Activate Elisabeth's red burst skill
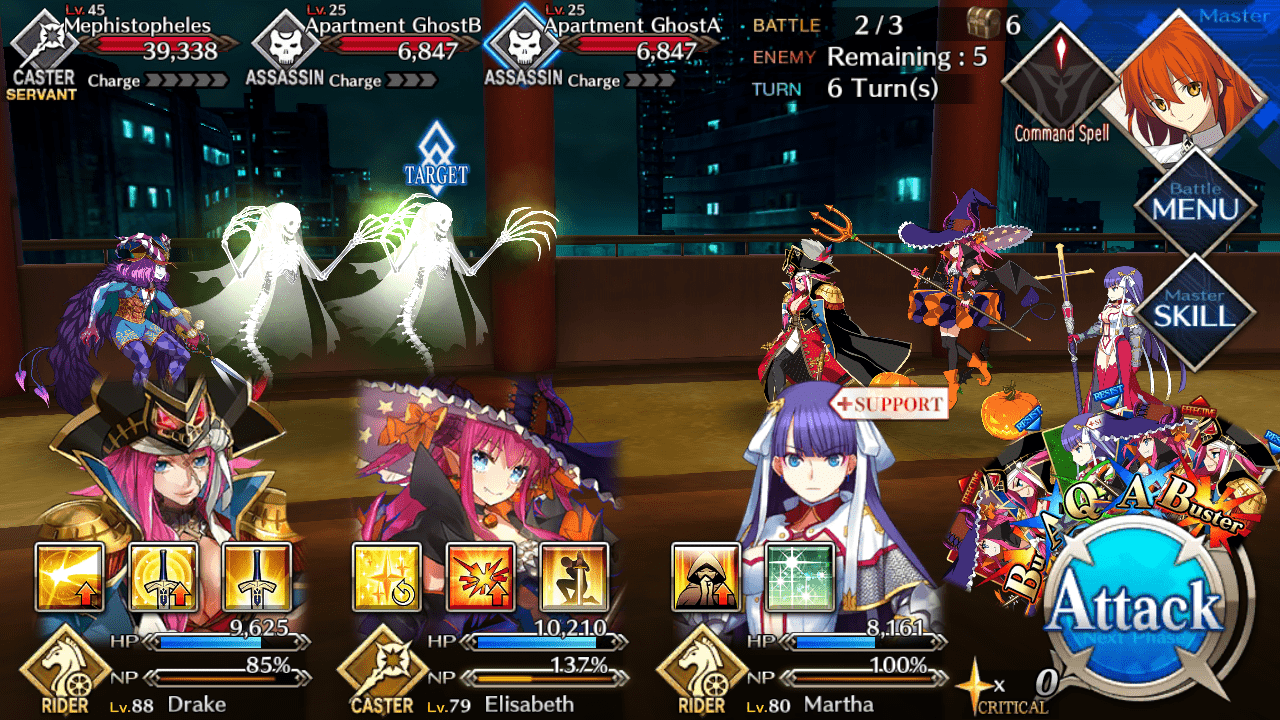 [x=480, y=578]
